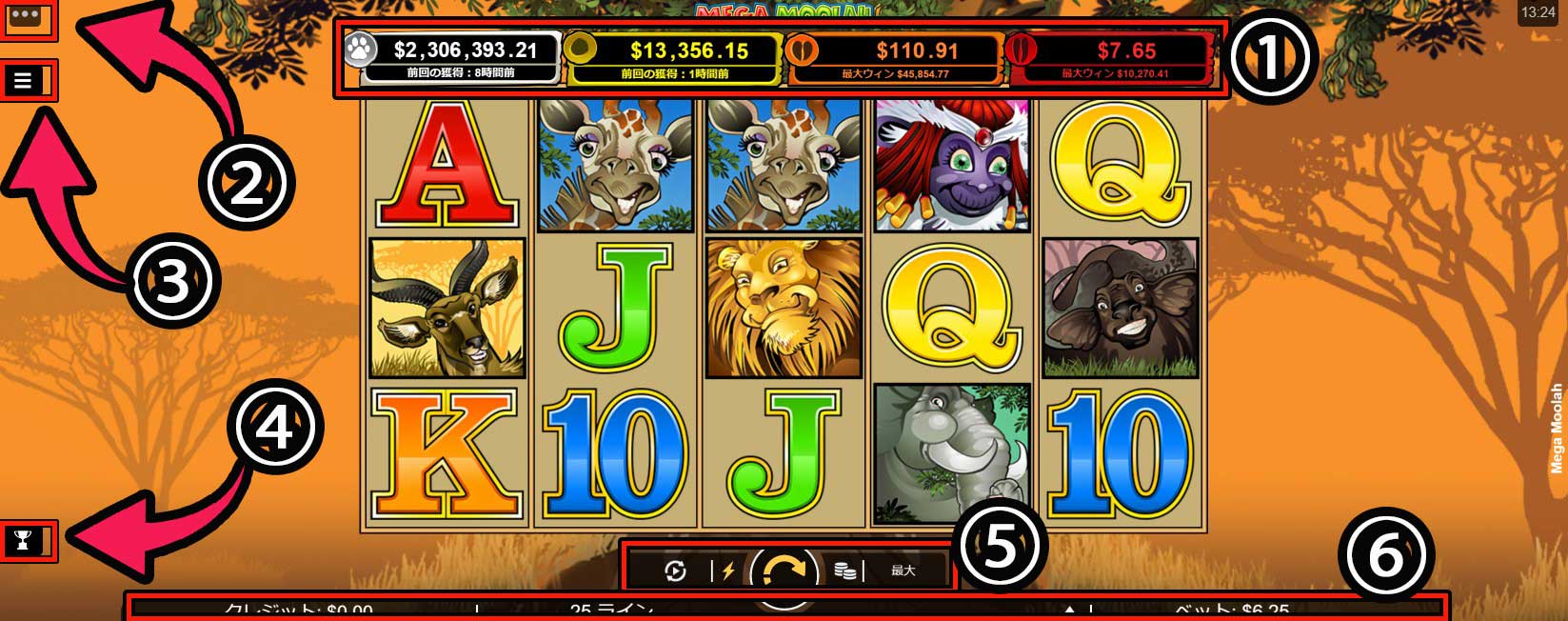Open the trophy achievements button
The height and width of the screenshot is (621, 1568).
[24, 541]
